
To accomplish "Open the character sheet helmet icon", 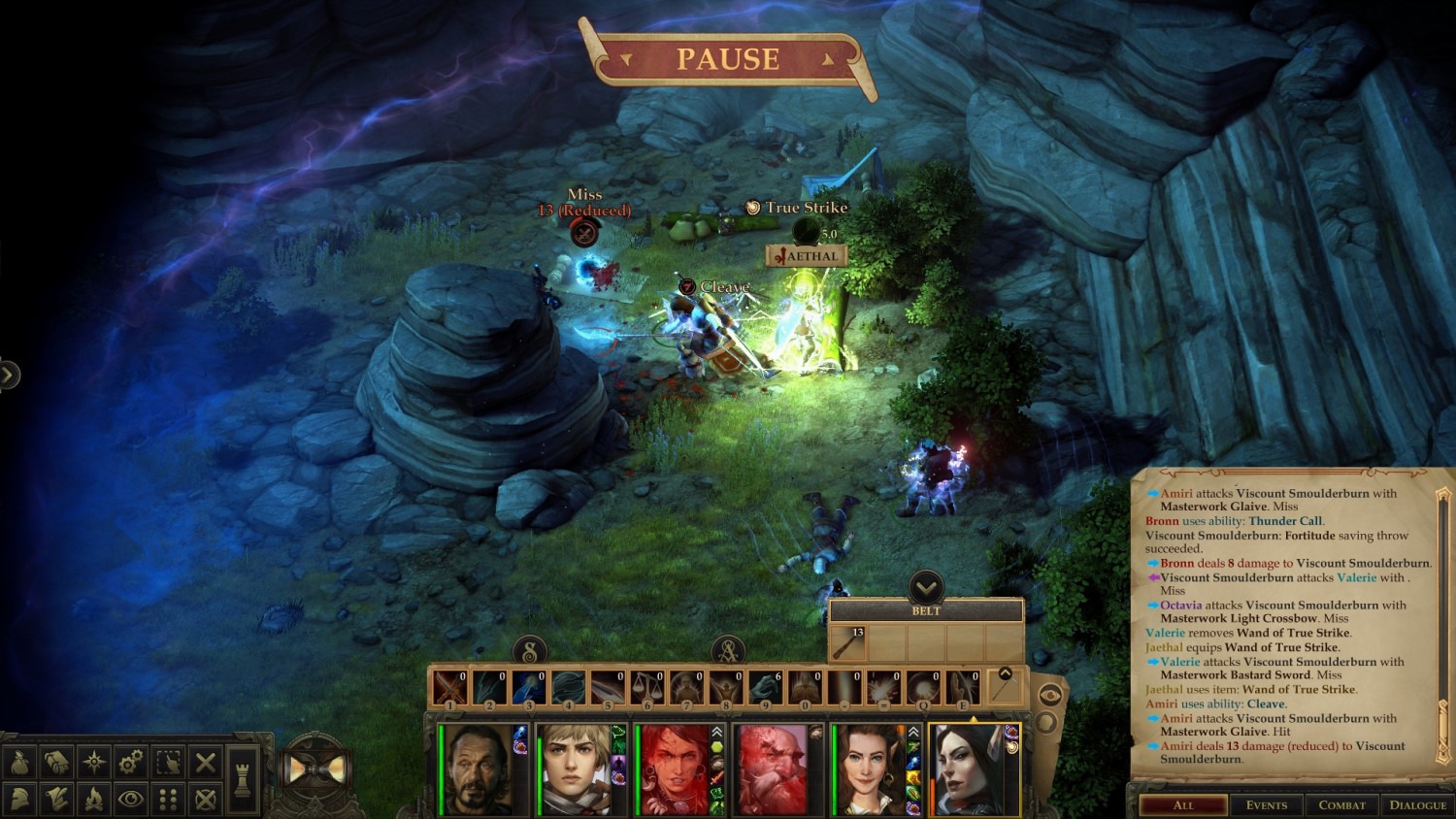I will [x=20, y=799].
